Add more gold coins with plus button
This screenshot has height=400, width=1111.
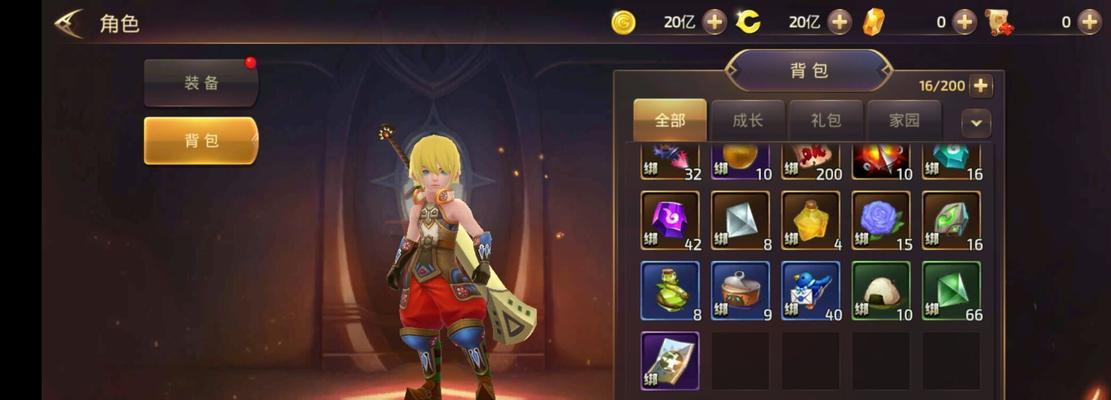[714, 22]
